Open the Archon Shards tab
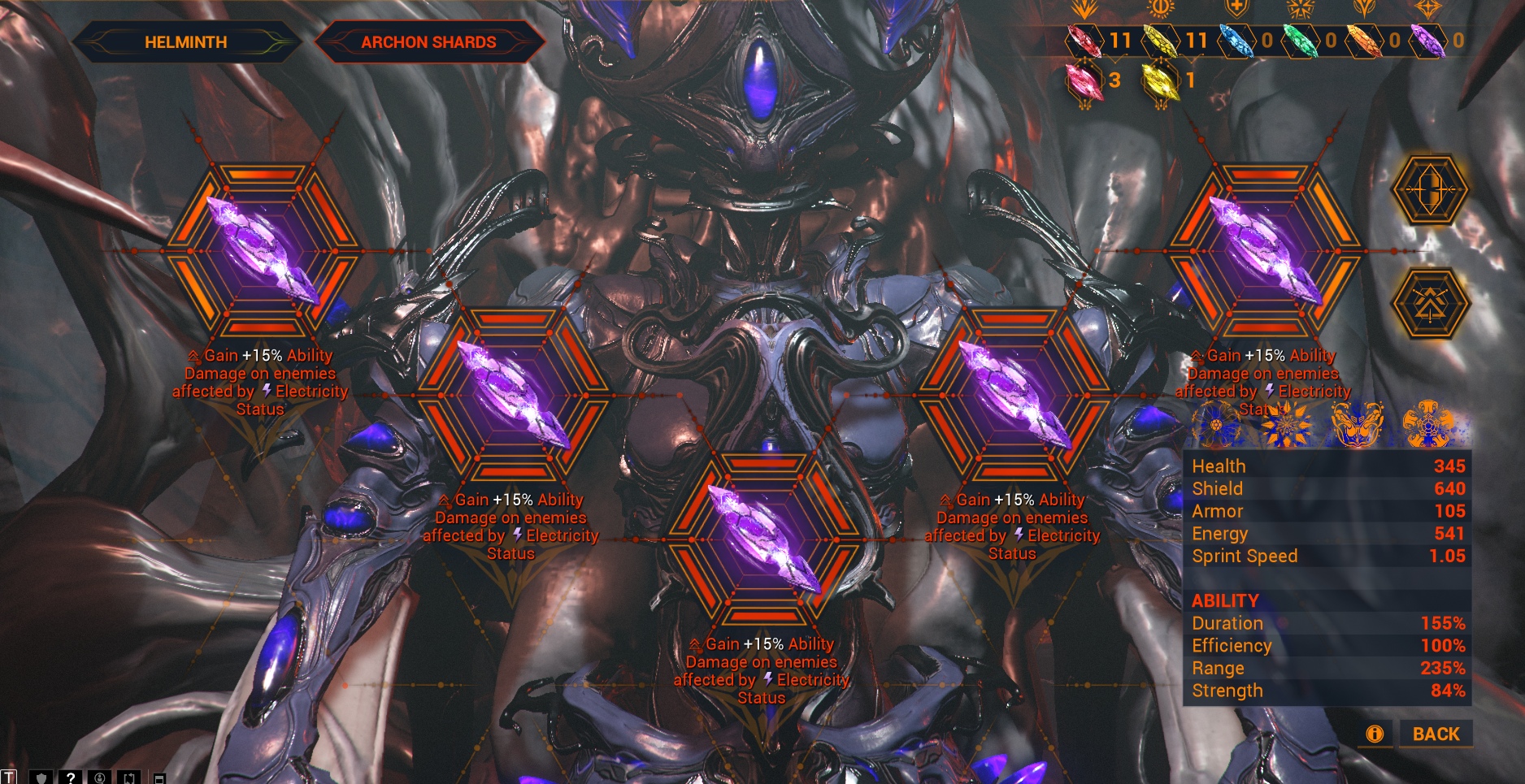This screenshot has height=784, width=1525. [428, 42]
